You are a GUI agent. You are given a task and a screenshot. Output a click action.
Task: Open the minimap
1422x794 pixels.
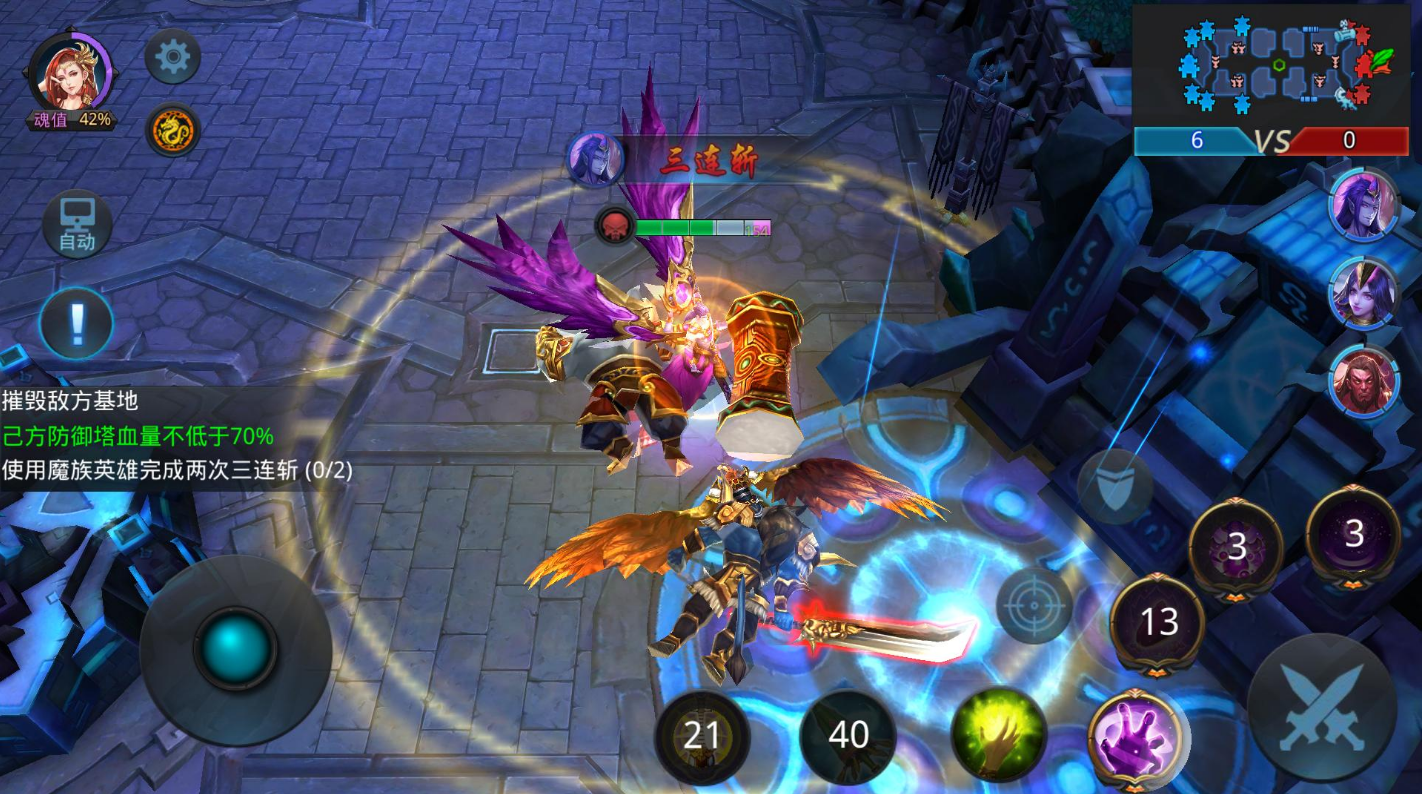[1271, 65]
